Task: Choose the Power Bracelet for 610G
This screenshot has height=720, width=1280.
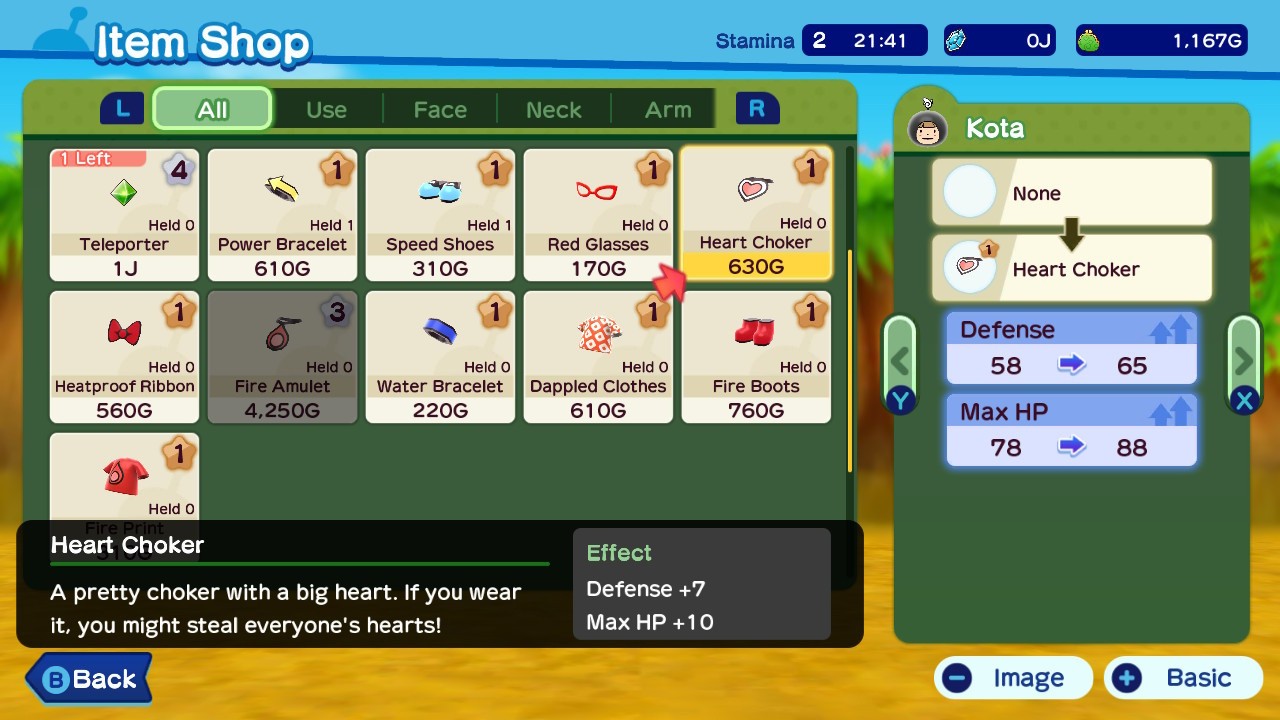Action: pyautogui.click(x=283, y=215)
